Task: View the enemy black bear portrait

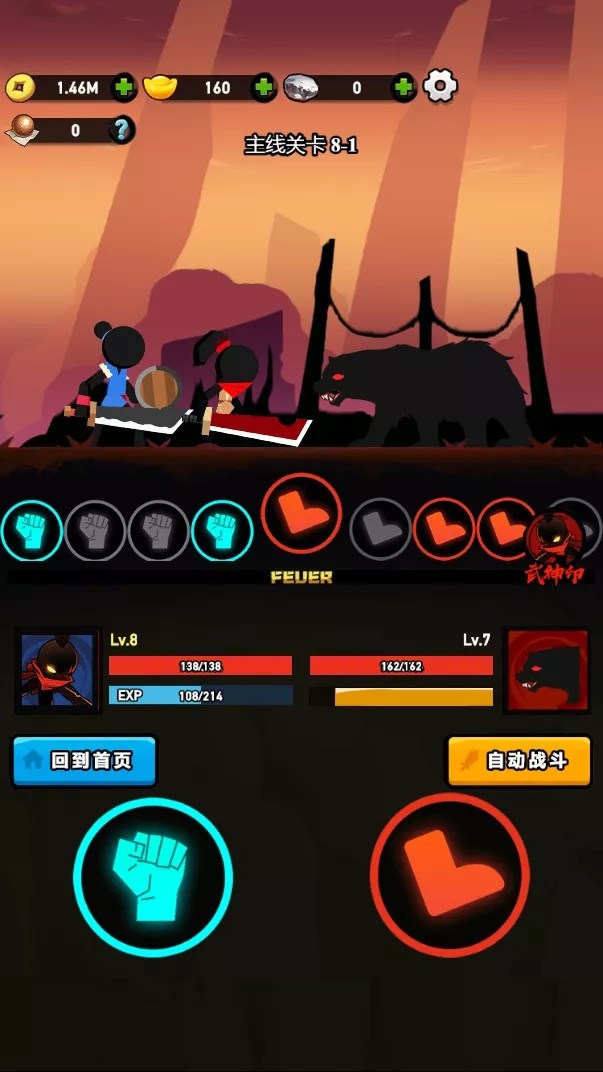Action: tap(547, 670)
